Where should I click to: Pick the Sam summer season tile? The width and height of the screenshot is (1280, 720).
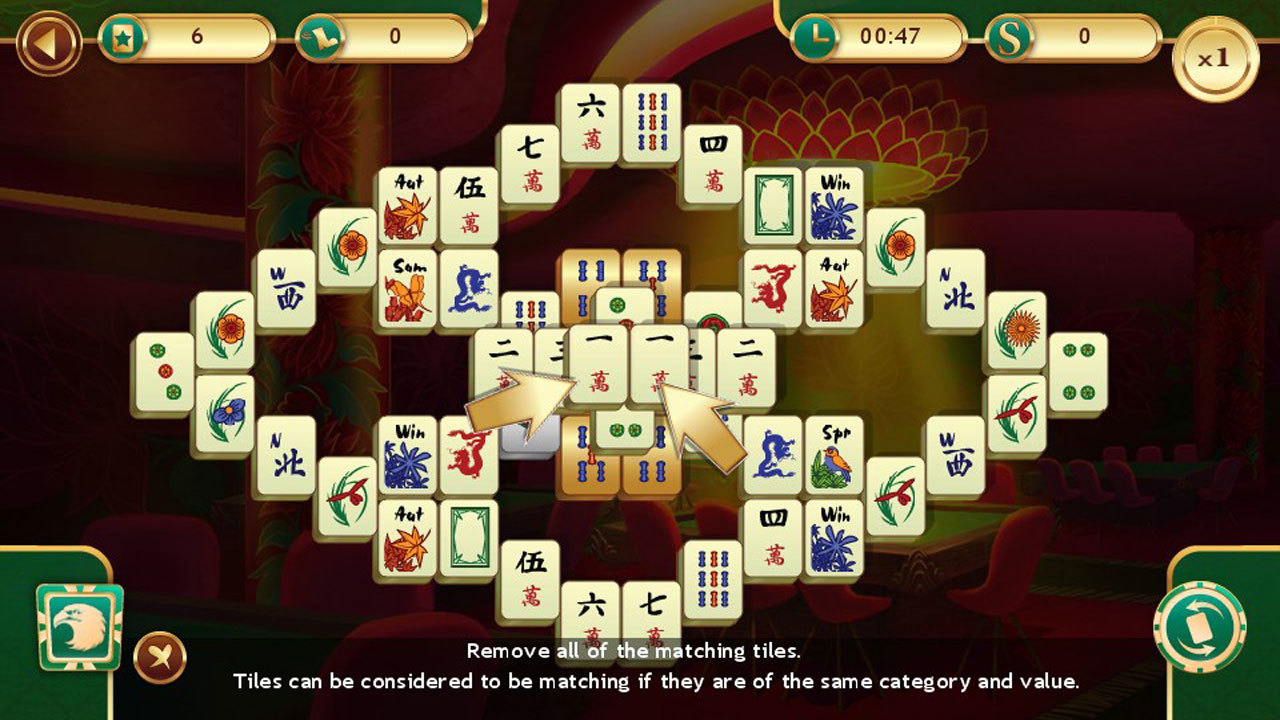pyautogui.click(x=407, y=289)
